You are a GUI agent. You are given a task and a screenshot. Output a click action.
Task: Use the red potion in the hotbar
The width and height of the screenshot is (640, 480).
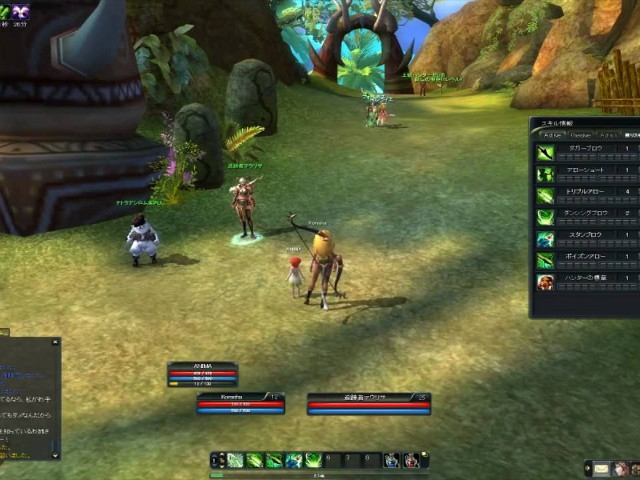[x=410, y=460]
